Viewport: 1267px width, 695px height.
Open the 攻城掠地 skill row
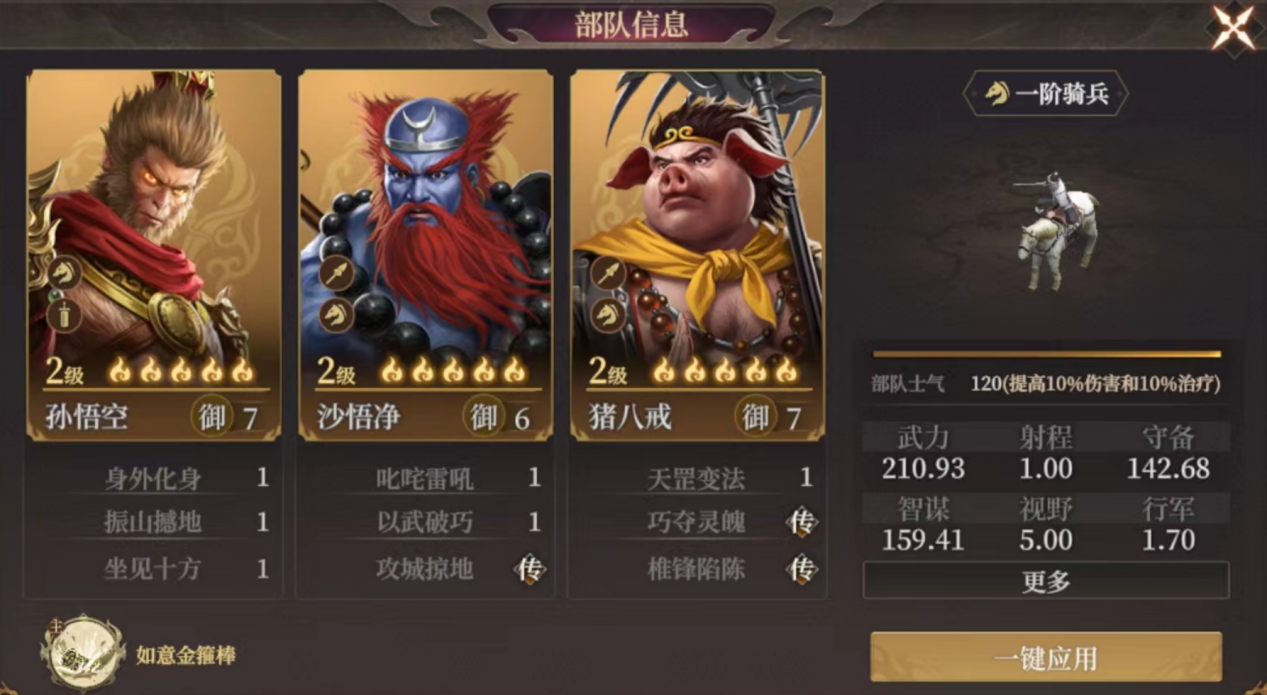tap(426, 569)
